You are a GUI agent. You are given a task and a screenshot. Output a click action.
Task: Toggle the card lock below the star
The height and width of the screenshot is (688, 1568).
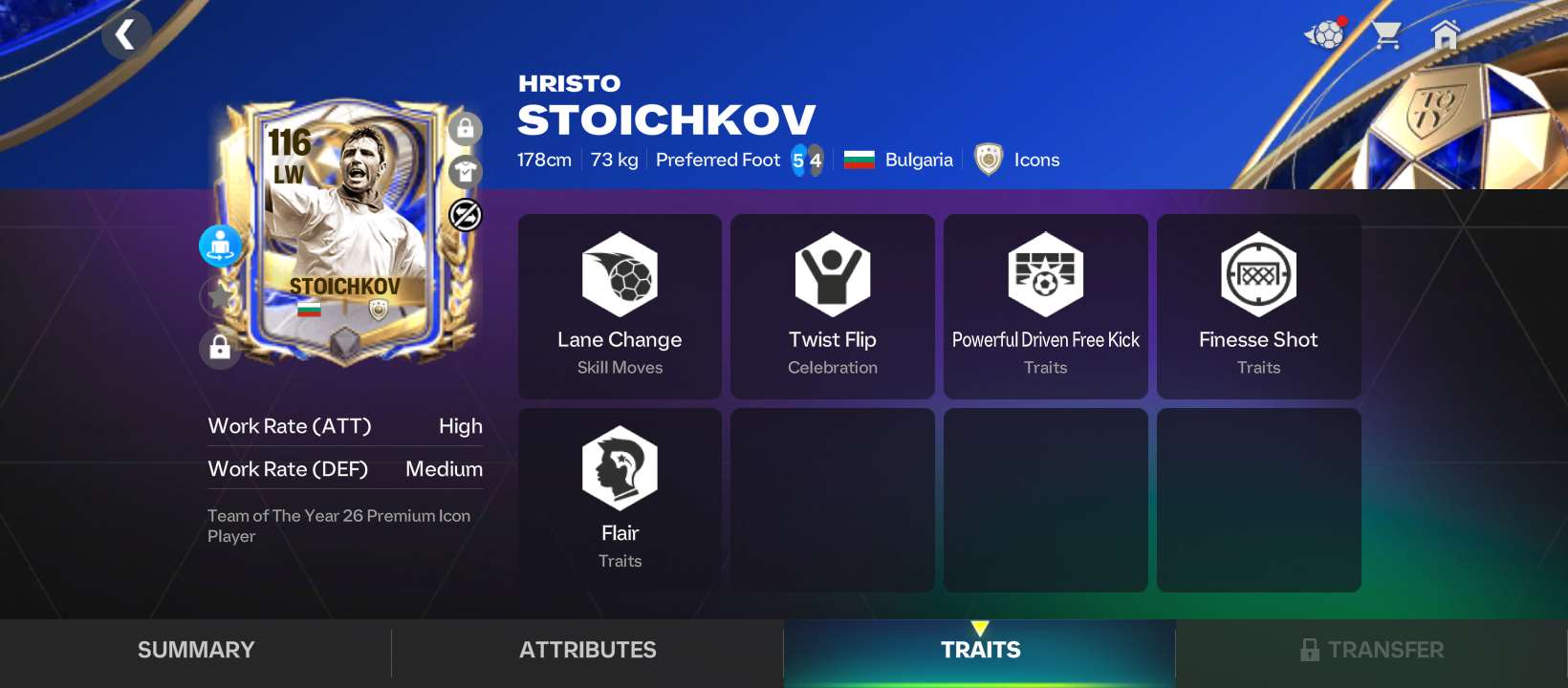(220, 348)
